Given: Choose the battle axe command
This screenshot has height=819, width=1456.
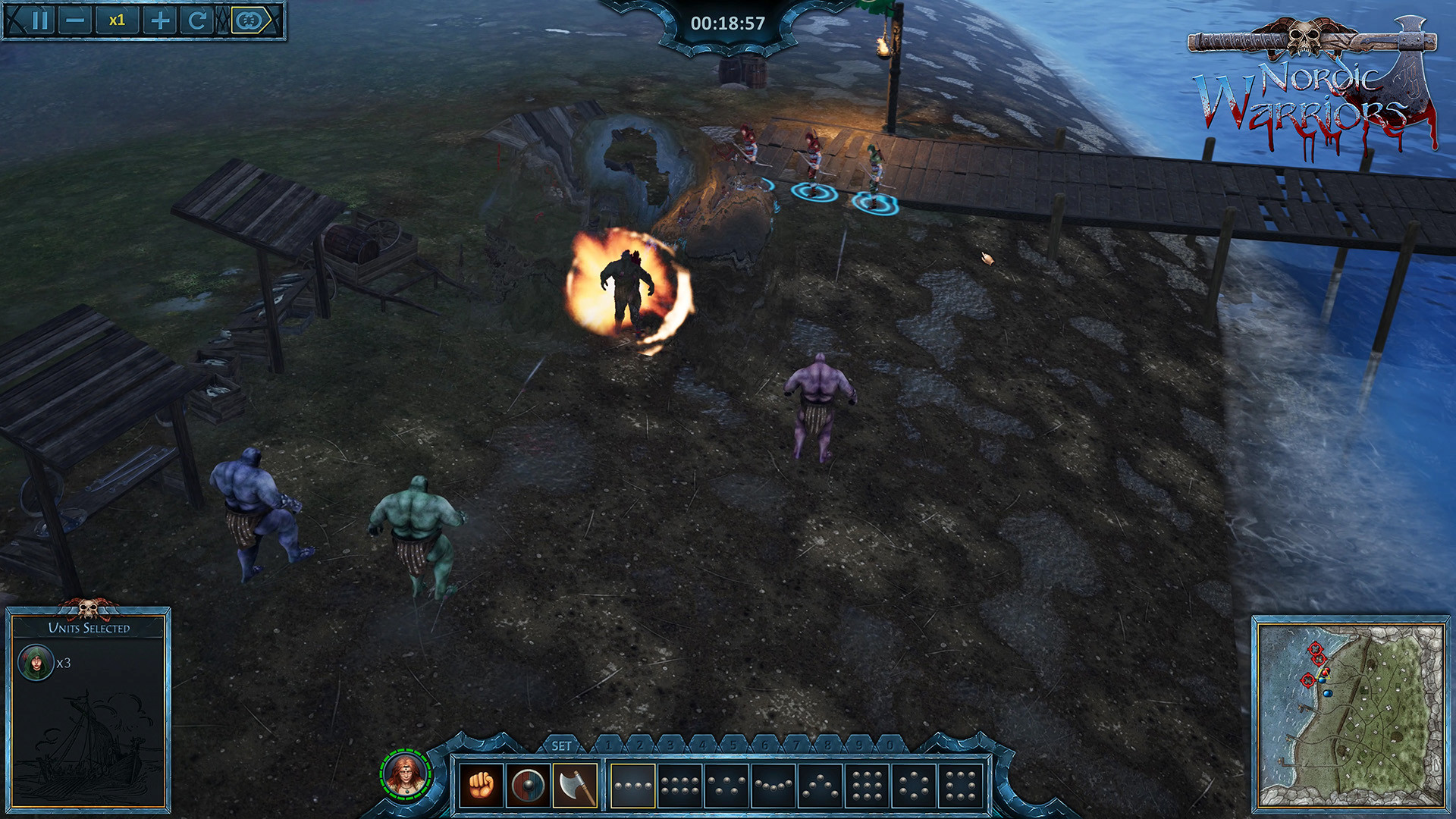Looking at the screenshot, I should pyautogui.click(x=575, y=786).
